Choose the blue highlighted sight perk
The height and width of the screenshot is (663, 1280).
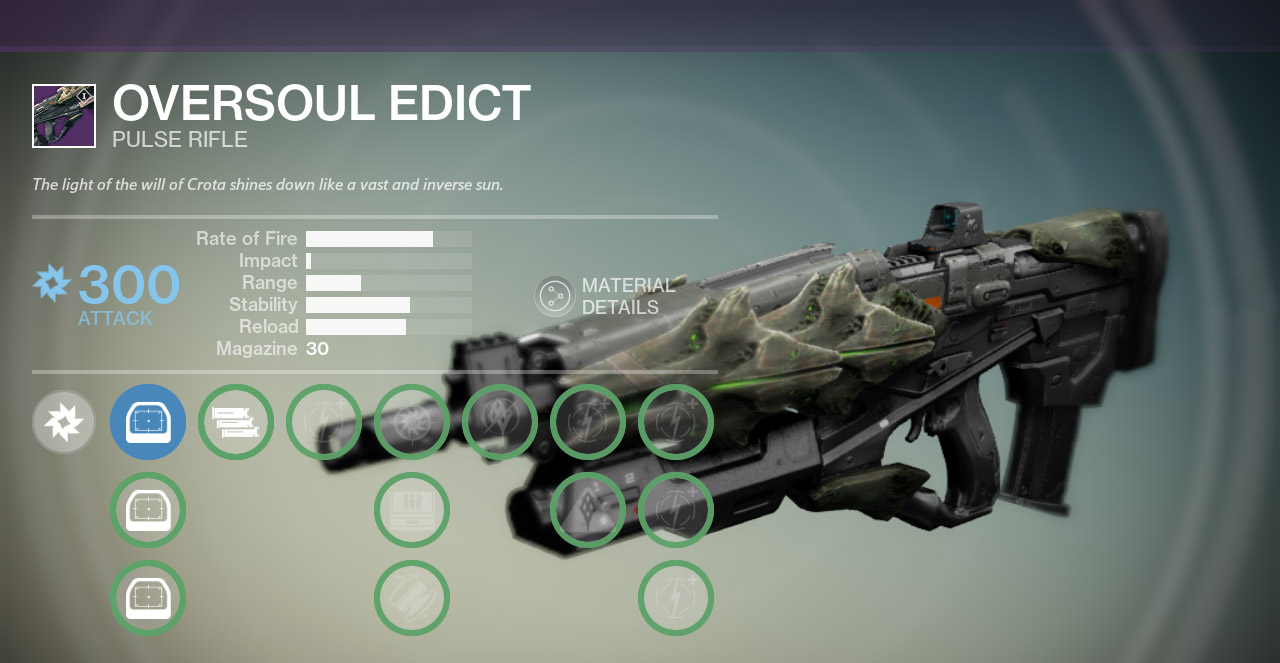[x=148, y=422]
